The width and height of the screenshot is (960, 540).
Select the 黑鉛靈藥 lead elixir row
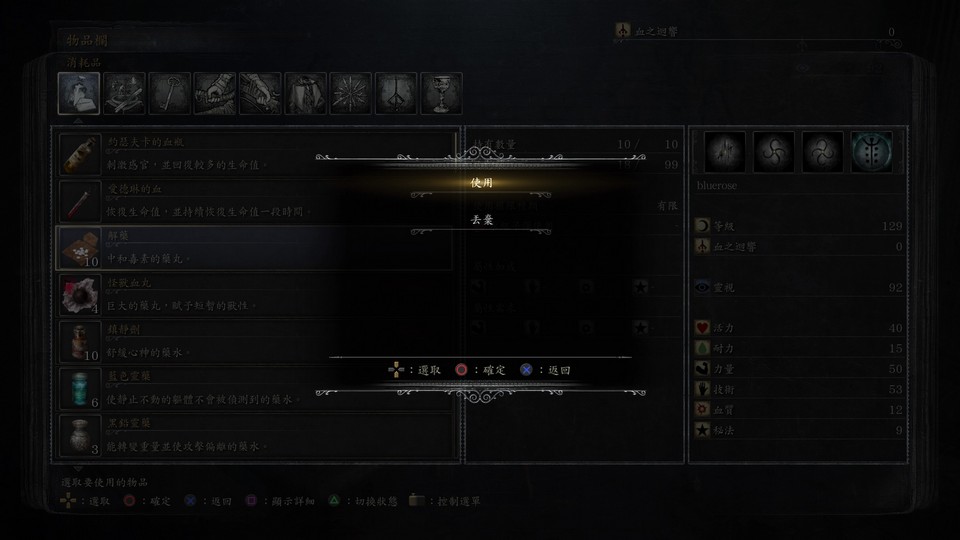pos(255,435)
